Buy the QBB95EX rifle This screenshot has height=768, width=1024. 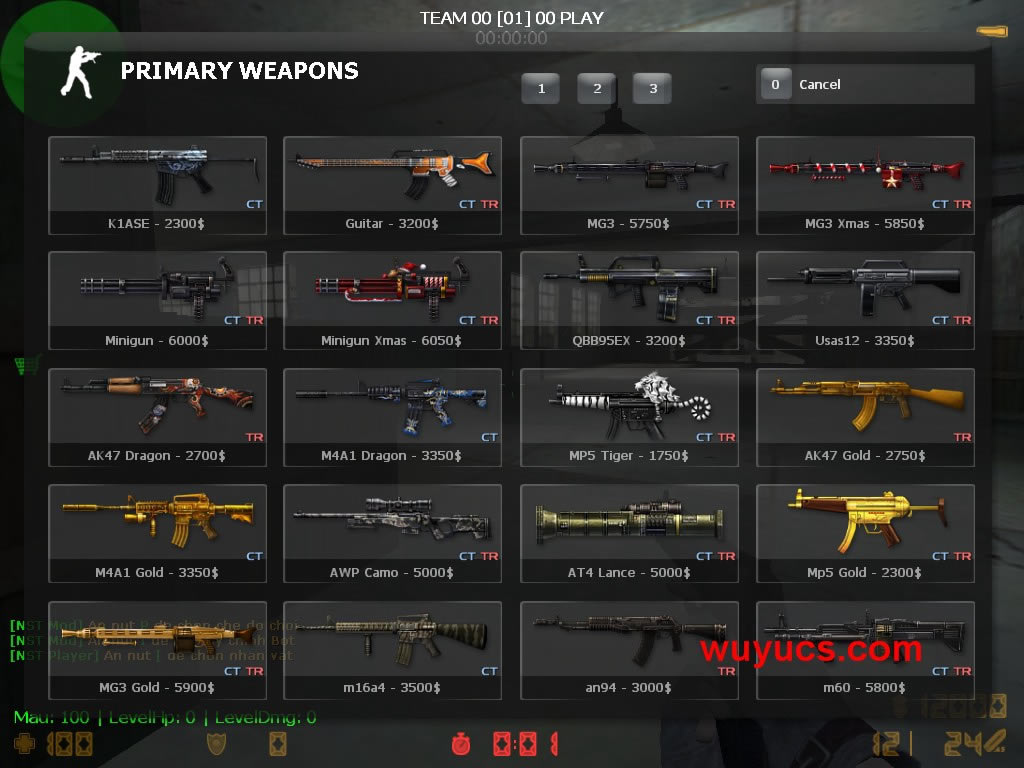click(x=629, y=300)
